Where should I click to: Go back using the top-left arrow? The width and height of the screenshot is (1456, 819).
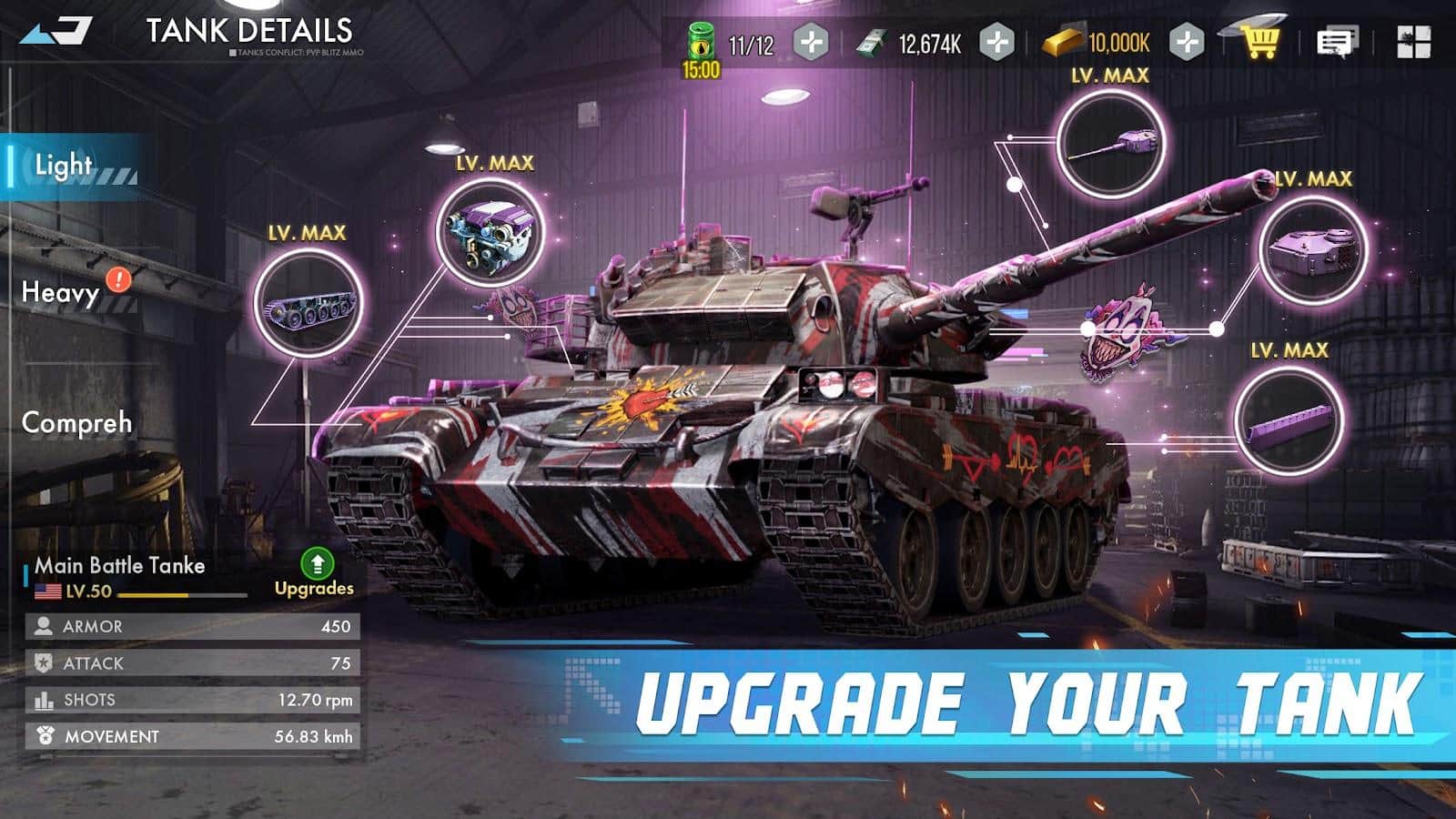(x=56, y=32)
